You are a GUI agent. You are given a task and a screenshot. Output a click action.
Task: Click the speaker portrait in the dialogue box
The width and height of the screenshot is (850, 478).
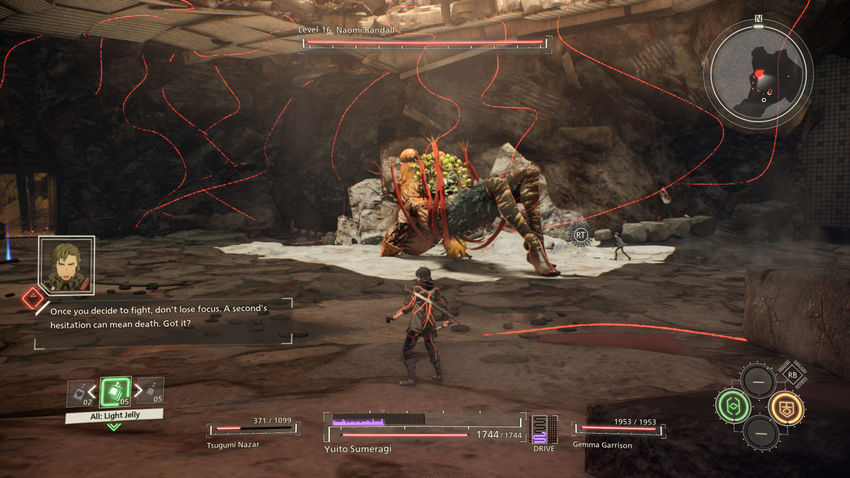pyautogui.click(x=67, y=265)
